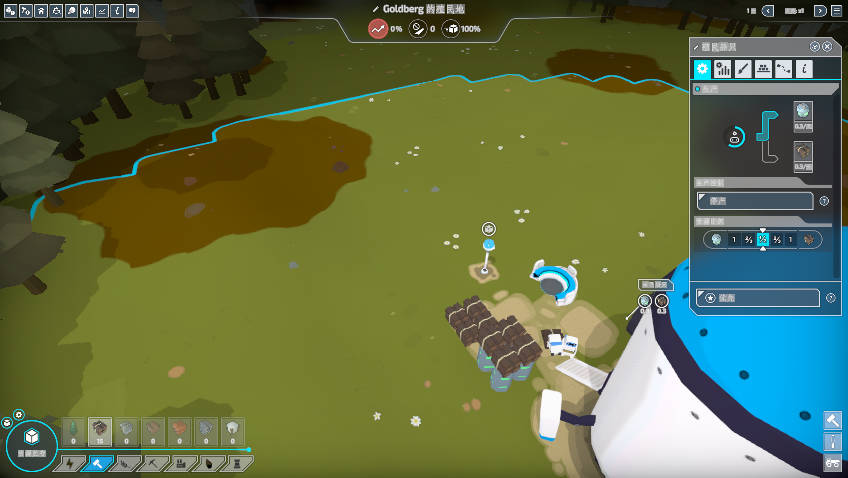Switch to the paintbrush tab
This screenshot has width=848, height=478.
[743, 69]
